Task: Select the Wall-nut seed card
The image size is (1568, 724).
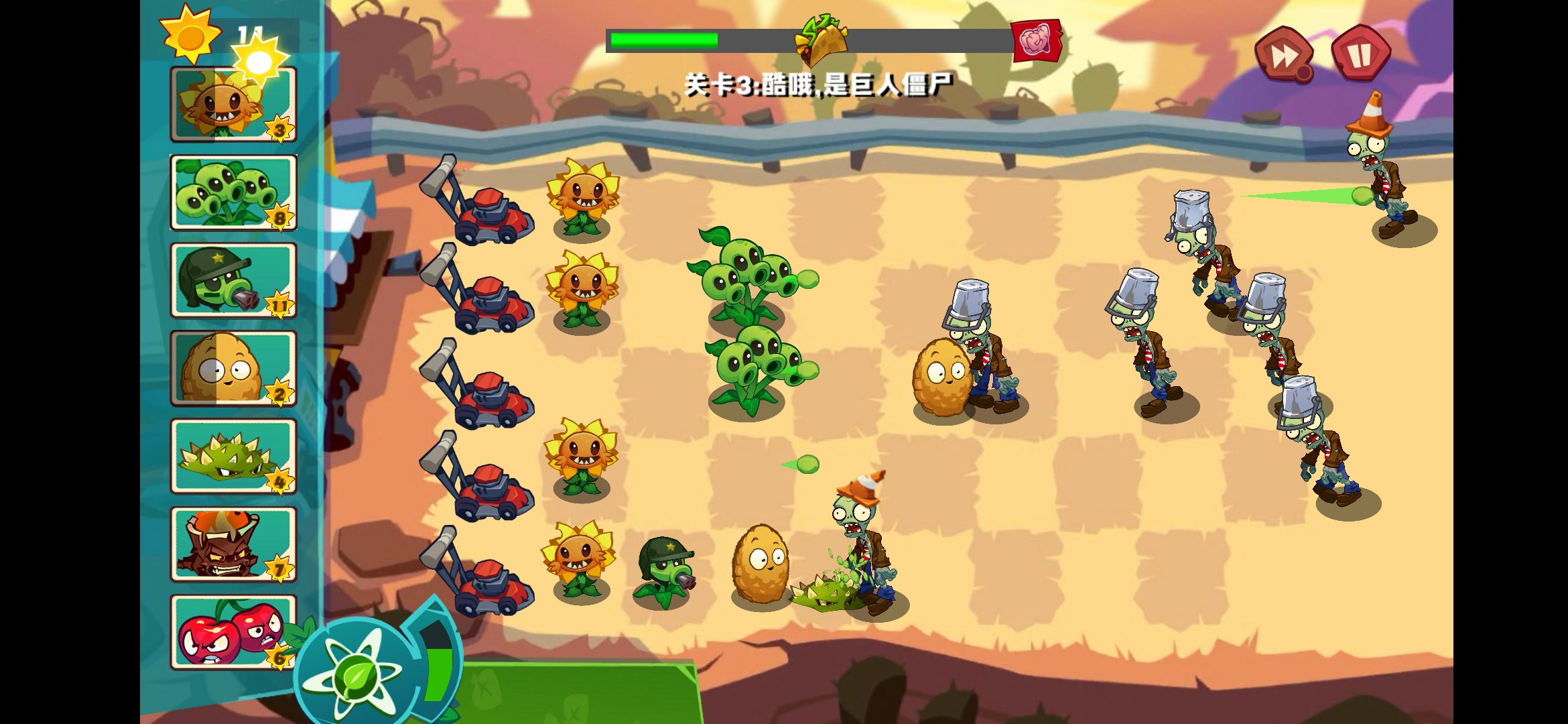Action: click(x=233, y=369)
